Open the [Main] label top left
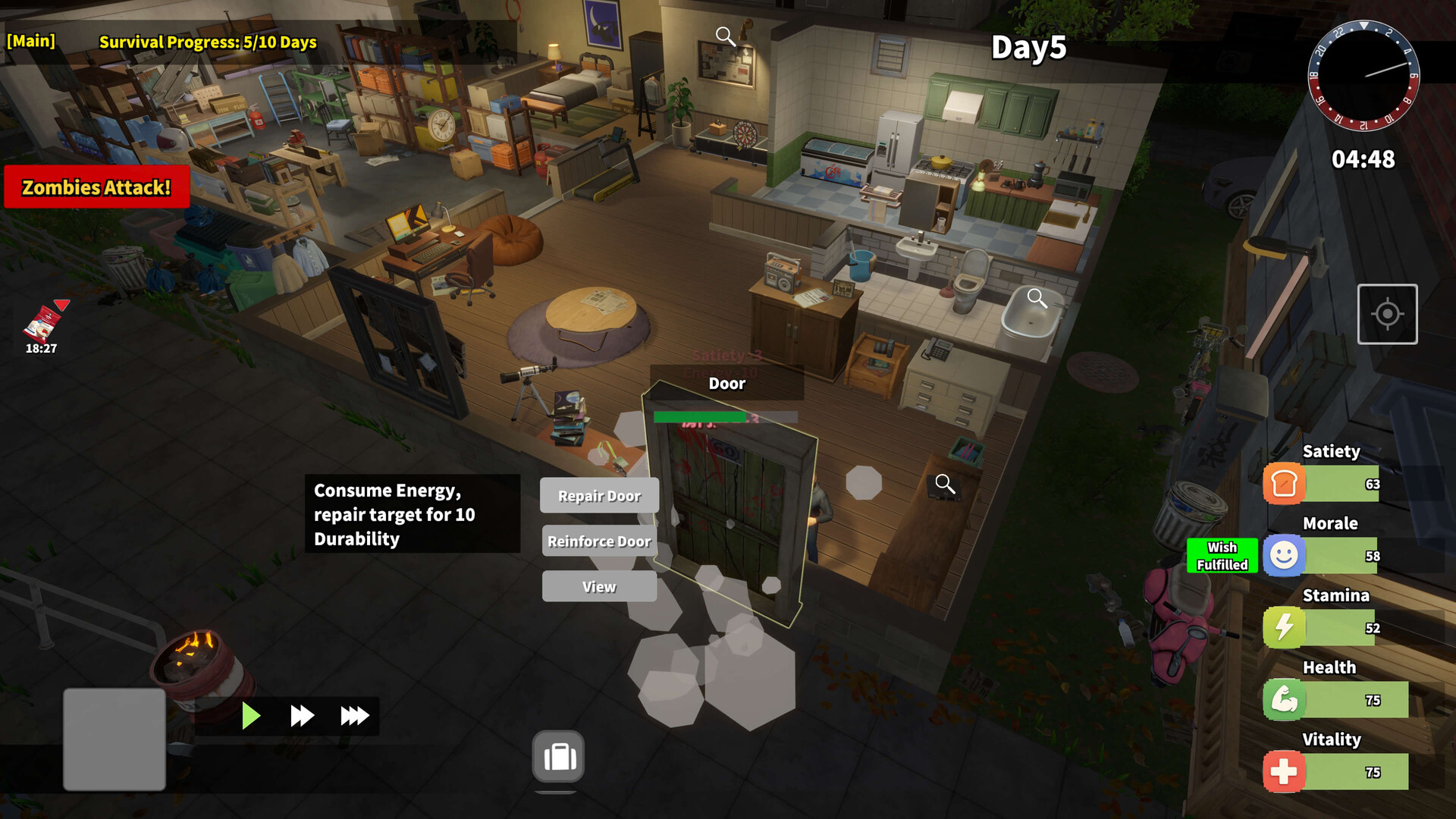Screen dimensions: 1456x819 point(31,41)
